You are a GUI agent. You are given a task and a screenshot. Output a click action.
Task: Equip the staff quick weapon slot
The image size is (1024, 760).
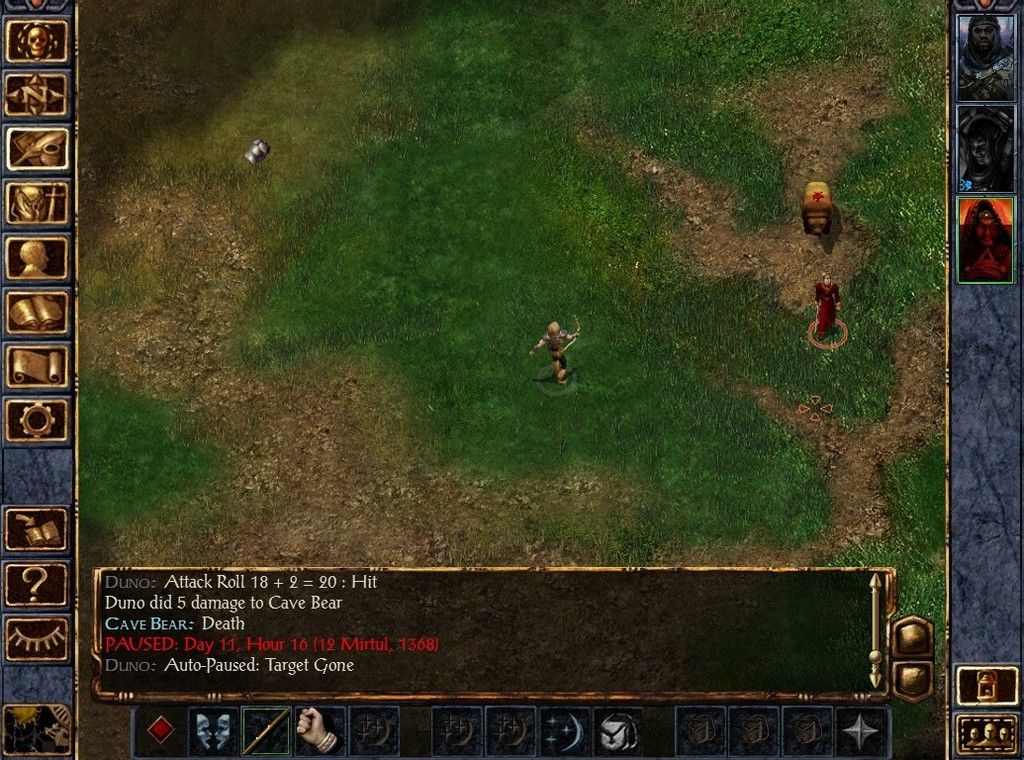click(267, 731)
